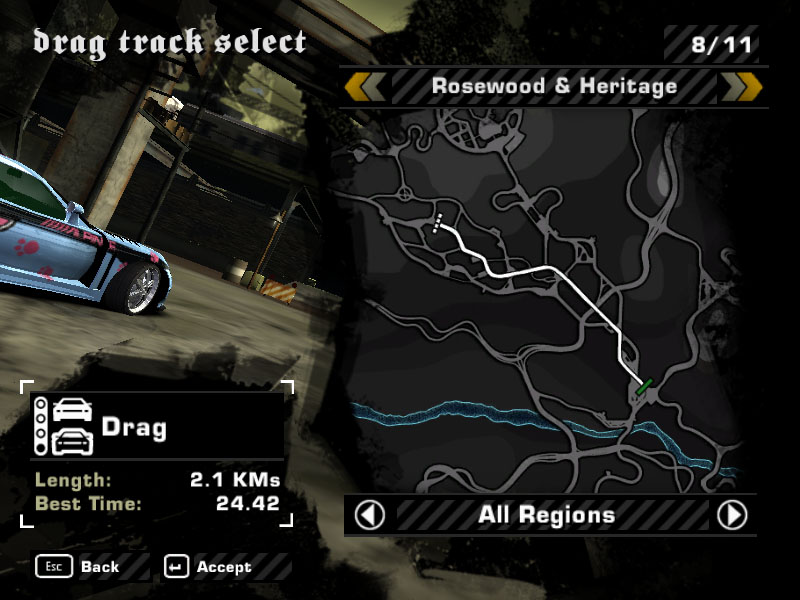800x600 pixels.
Task: Click the dotted start marker on map
Action: click(437, 222)
